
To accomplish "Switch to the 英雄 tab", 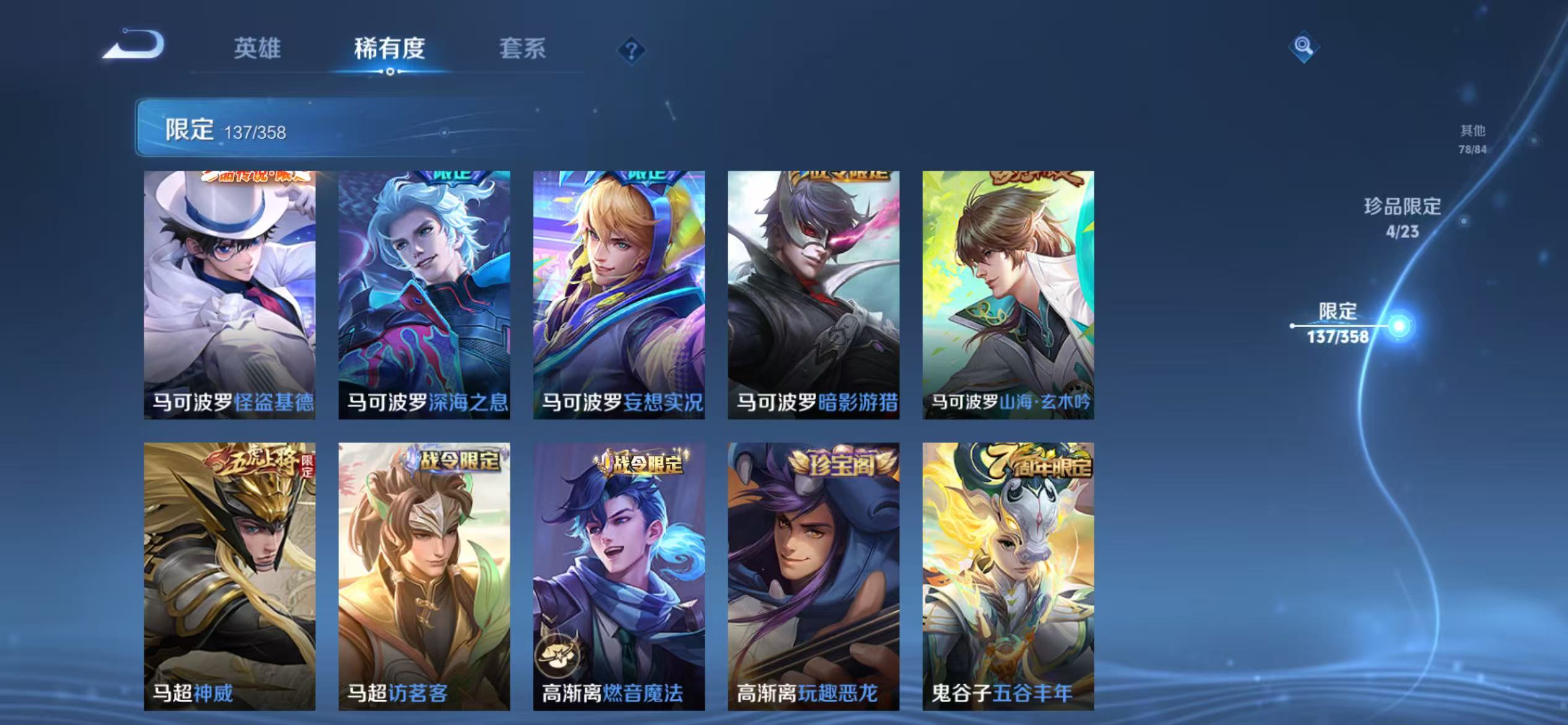I will pos(259,50).
